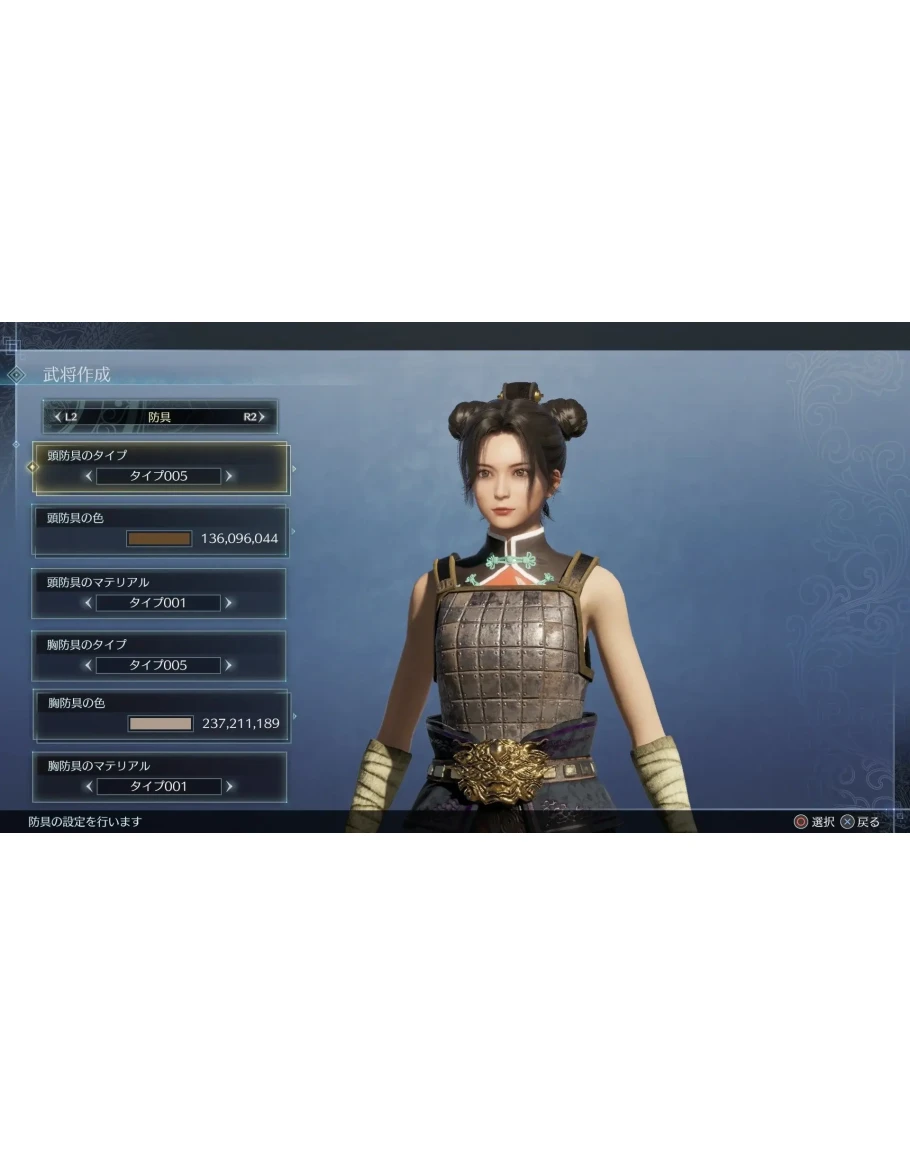Click right arrow of 胸防具のタイプ

click(x=229, y=665)
